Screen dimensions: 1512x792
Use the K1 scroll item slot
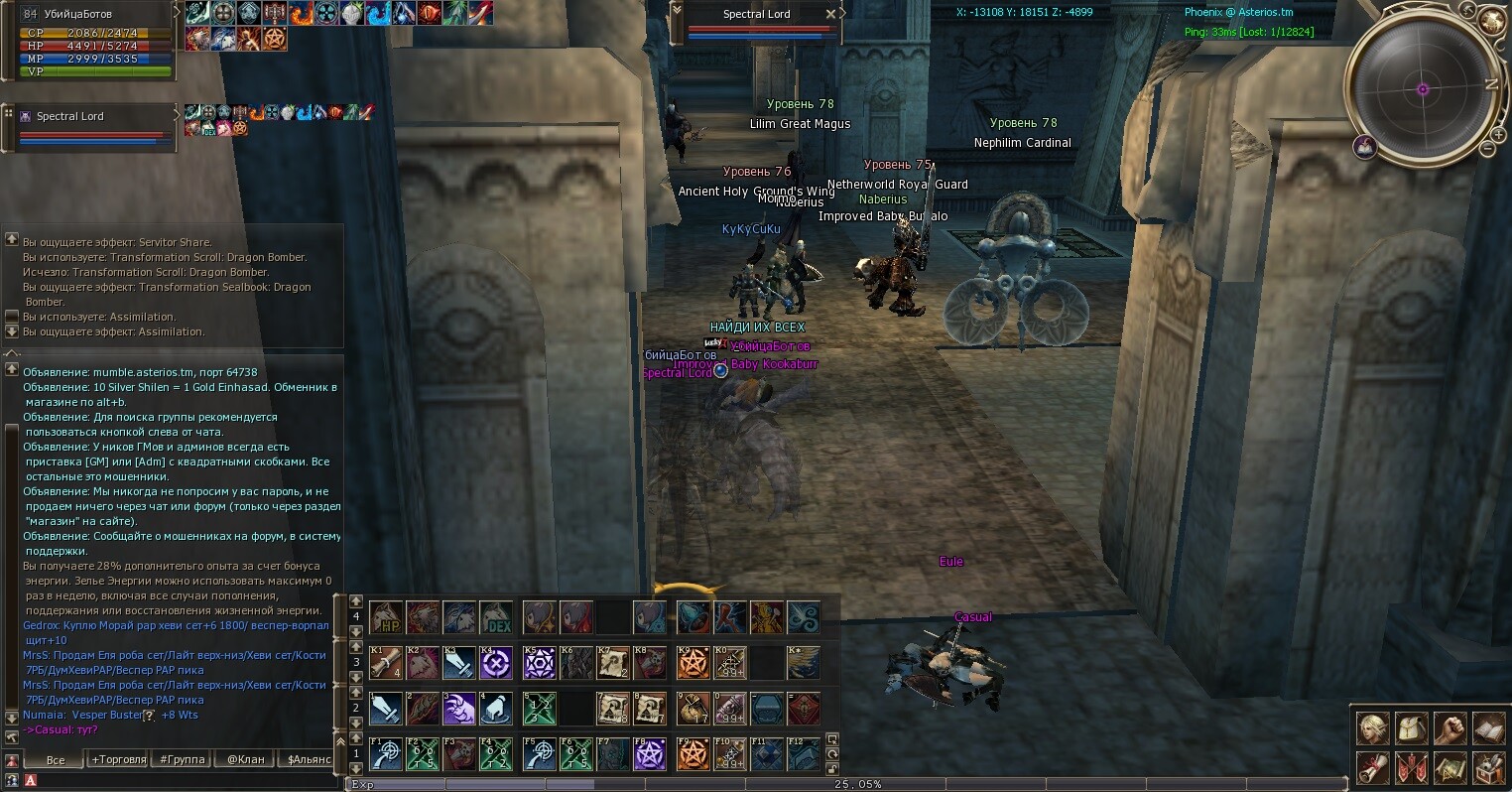point(386,662)
